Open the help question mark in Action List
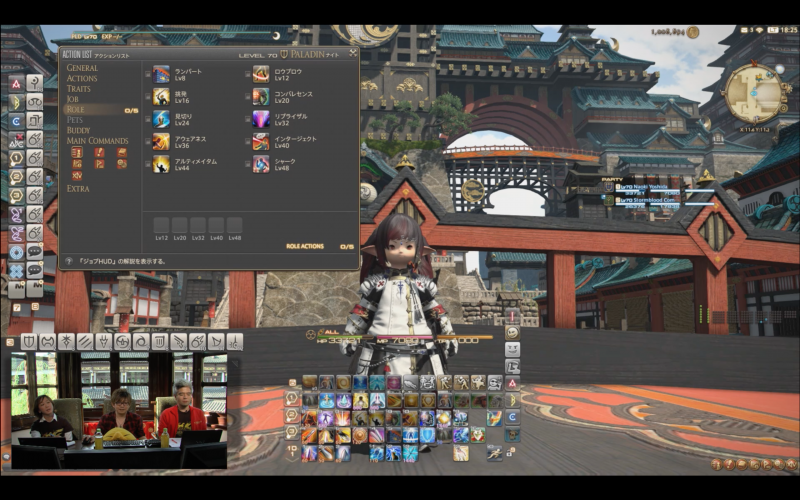The width and height of the screenshot is (800, 500). tap(69, 260)
